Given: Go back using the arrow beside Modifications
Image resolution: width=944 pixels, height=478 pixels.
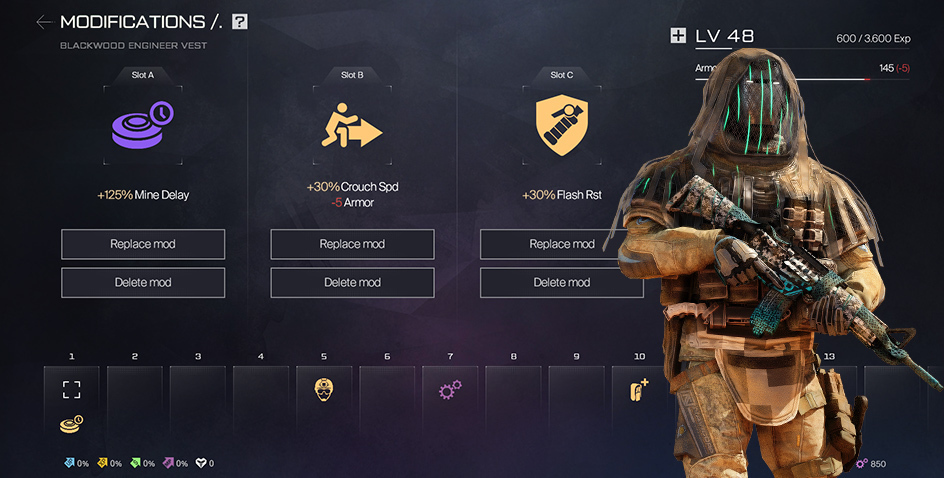Looking at the screenshot, I should tap(43, 21).
